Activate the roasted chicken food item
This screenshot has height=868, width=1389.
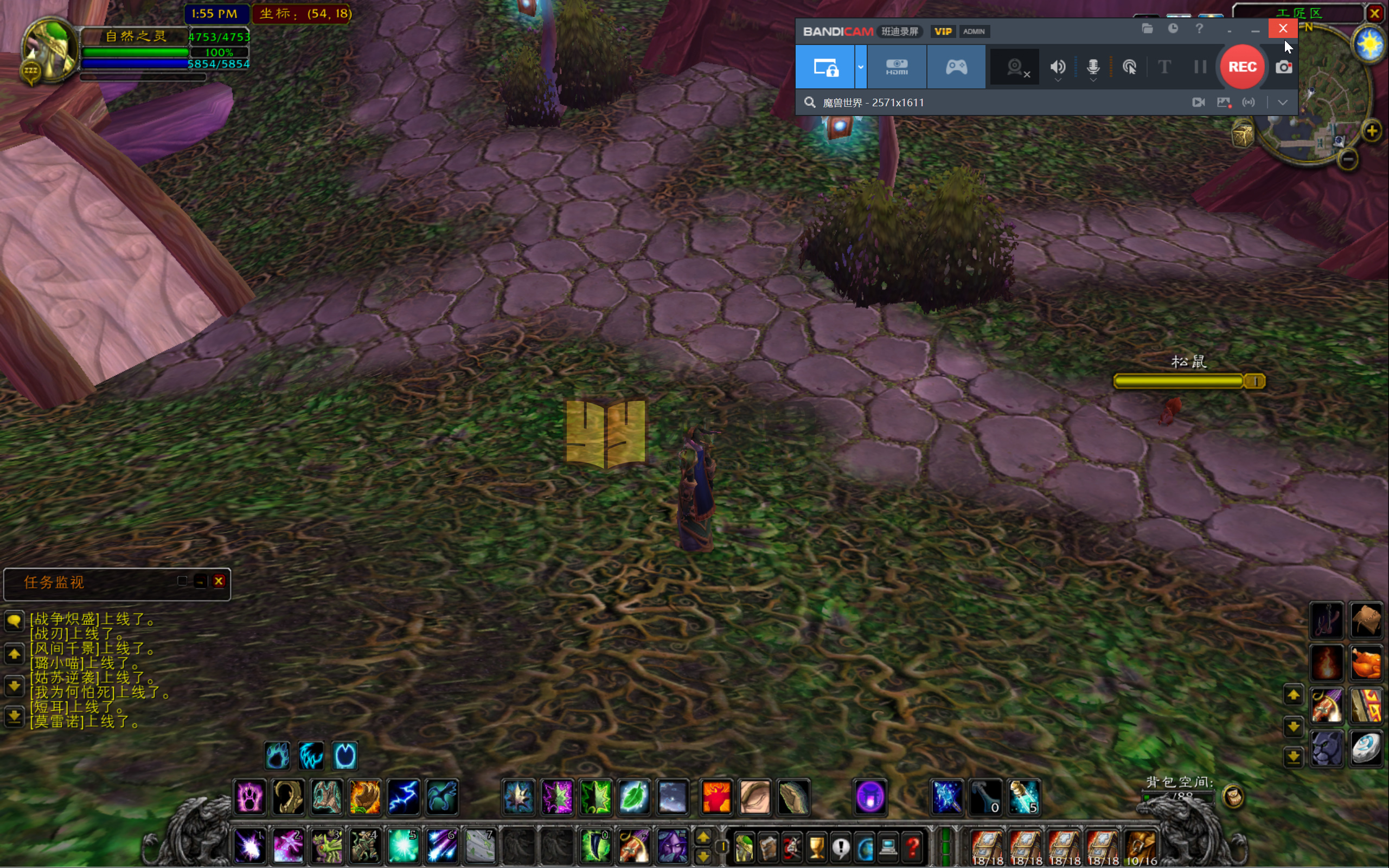point(1366,663)
